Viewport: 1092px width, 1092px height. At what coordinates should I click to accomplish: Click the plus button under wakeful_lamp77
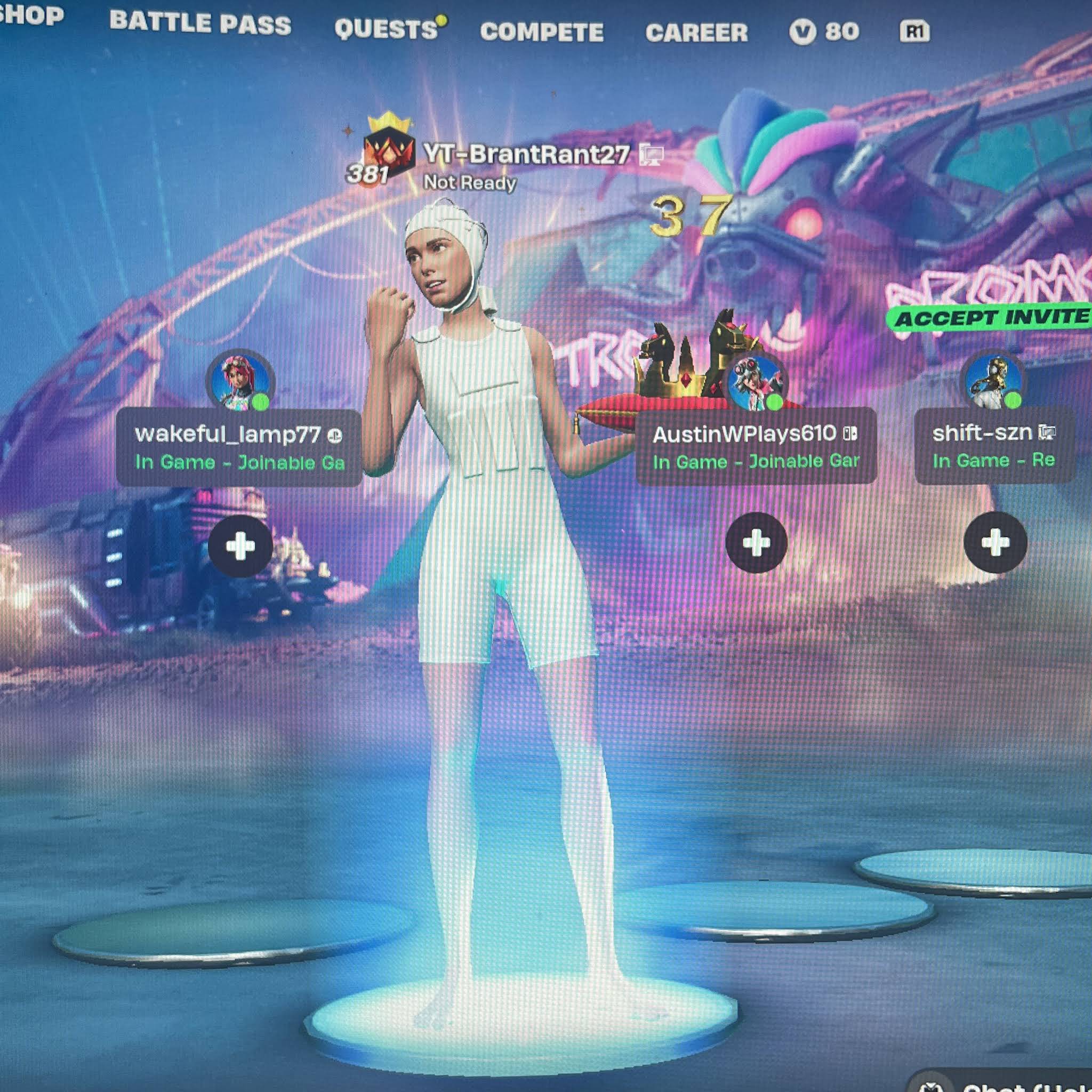point(240,546)
